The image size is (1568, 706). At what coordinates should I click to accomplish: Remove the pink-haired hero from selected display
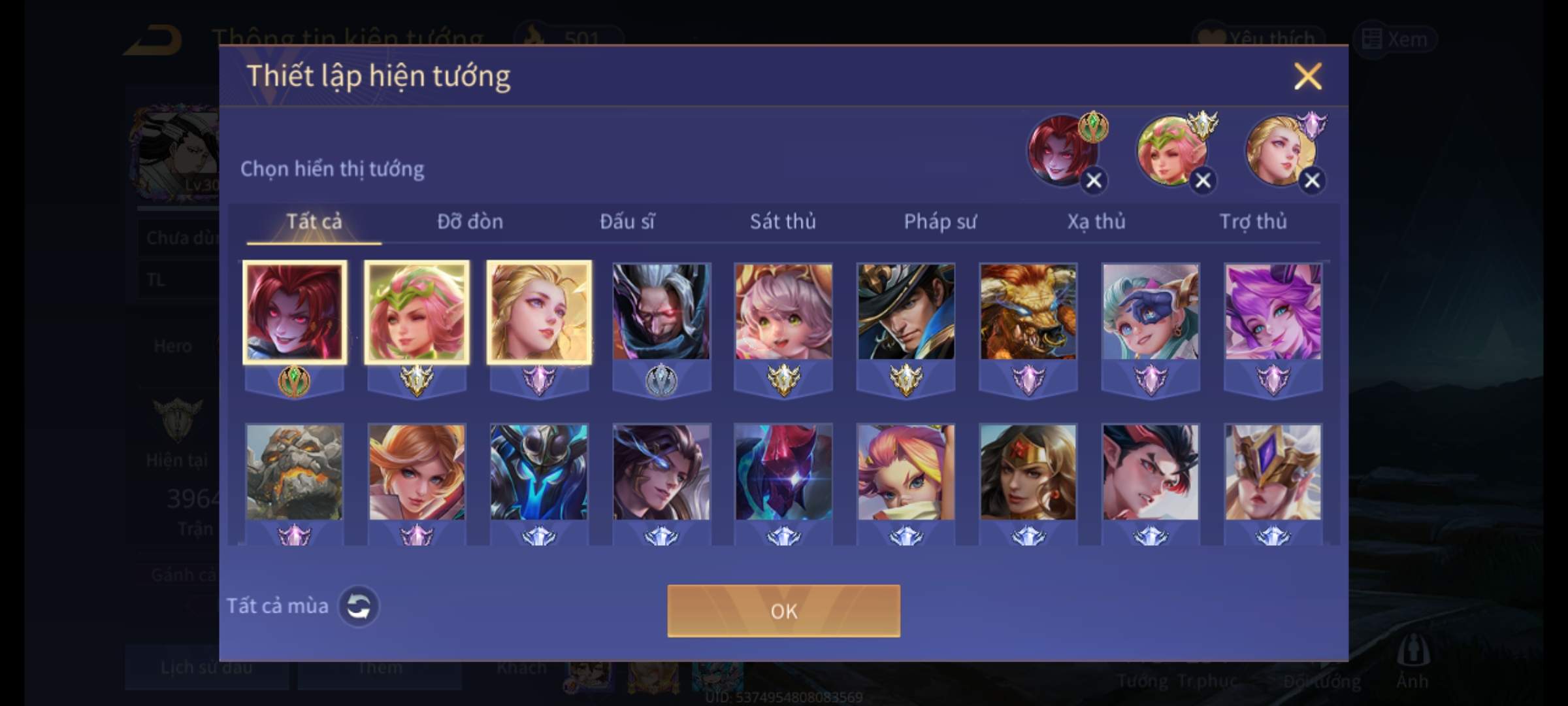pos(1203,180)
